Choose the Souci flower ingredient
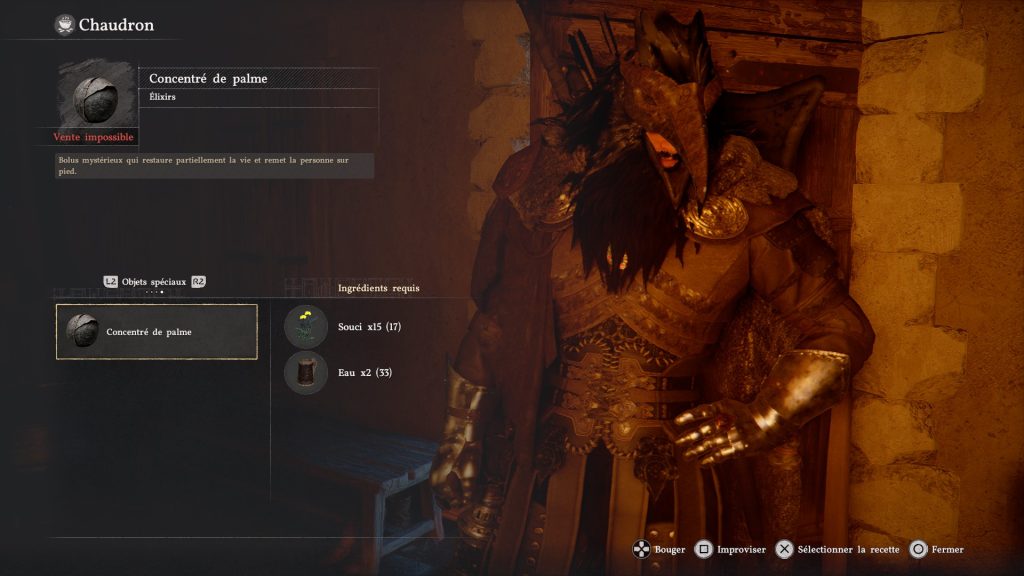 point(305,326)
